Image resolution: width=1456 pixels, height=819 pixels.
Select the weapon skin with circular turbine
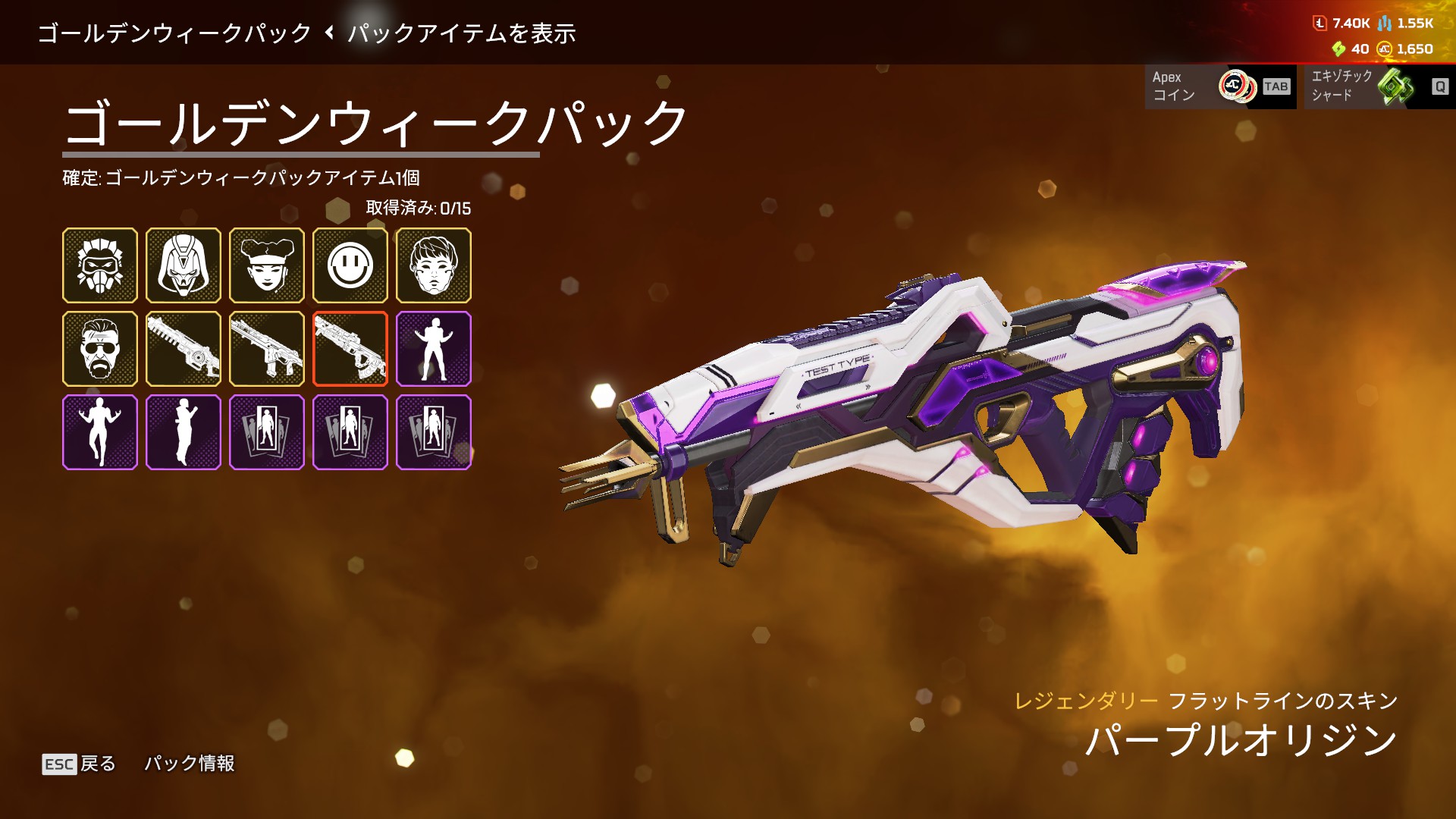pyautogui.click(x=184, y=349)
